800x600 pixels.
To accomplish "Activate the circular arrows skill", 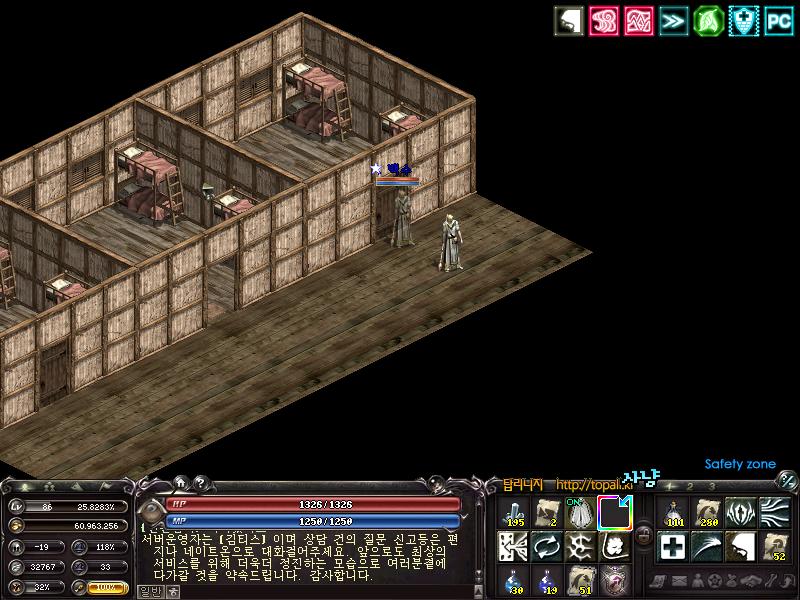I will [x=547, y=546].
